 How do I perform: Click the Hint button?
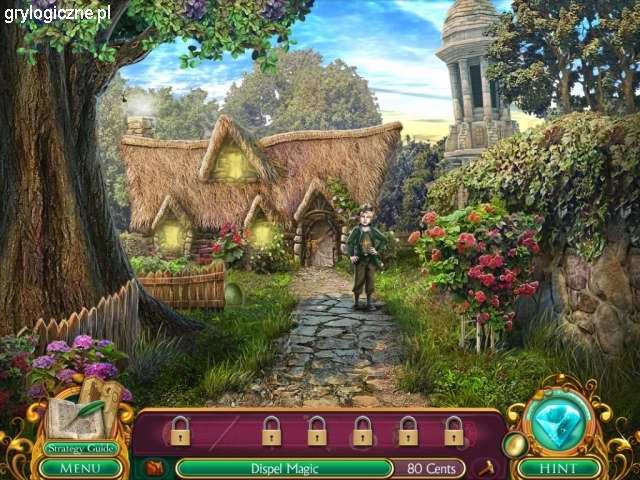[559, 467]
